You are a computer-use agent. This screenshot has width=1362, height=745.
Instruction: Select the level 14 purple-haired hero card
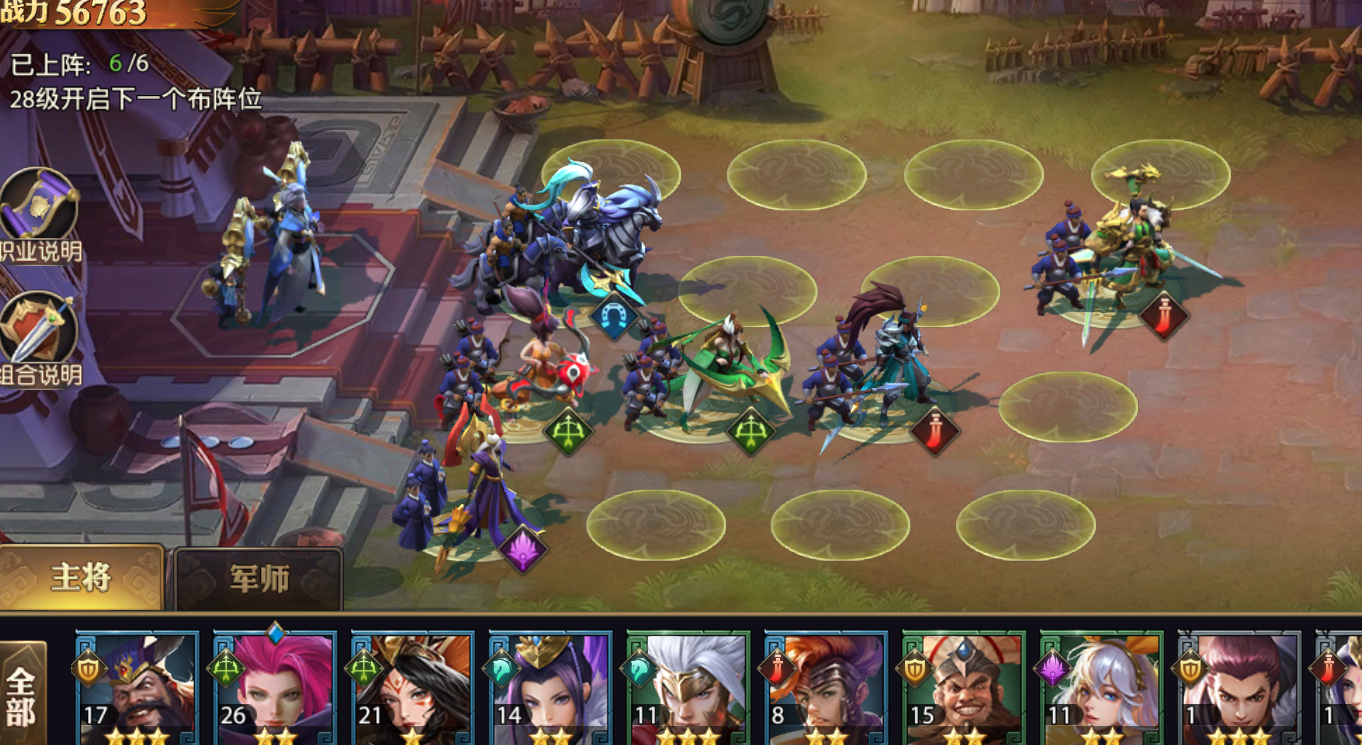(550, 689)
